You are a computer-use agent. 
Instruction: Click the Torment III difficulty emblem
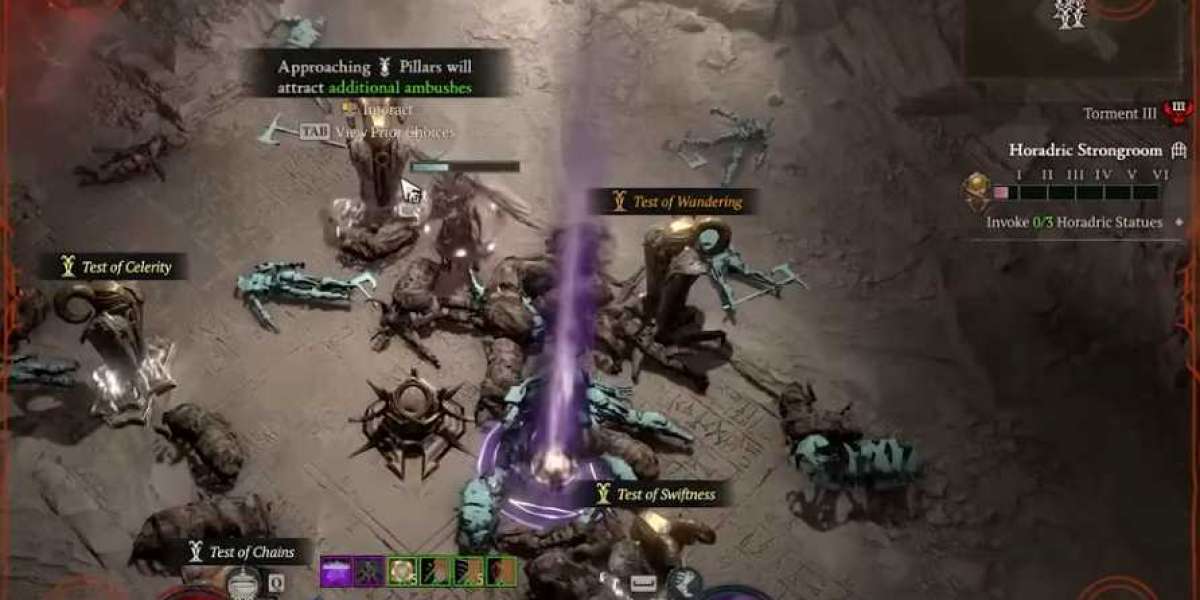click(1177, 113)
